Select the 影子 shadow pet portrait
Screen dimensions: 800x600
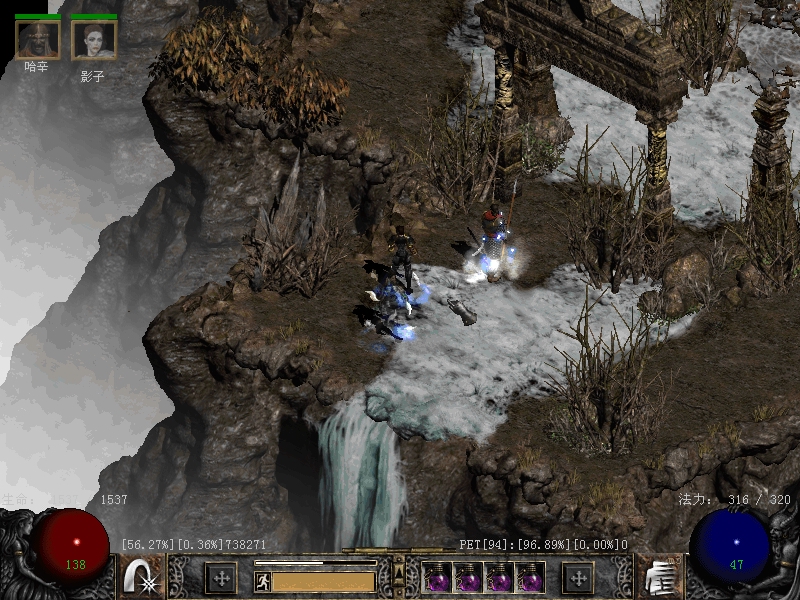coord(94,39)
